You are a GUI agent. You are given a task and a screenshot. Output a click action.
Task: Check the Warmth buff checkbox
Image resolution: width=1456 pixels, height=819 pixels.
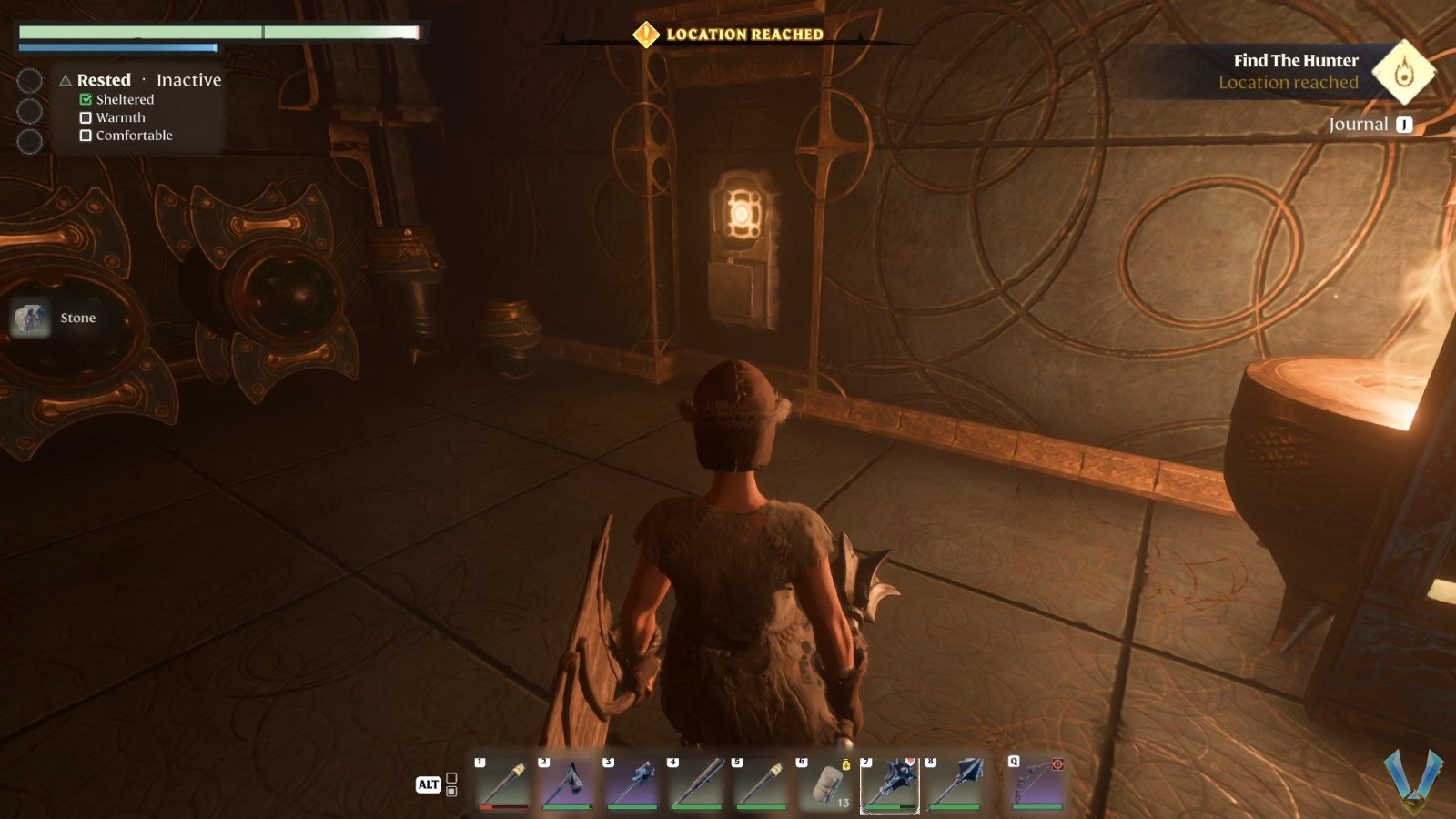(86, 117)
